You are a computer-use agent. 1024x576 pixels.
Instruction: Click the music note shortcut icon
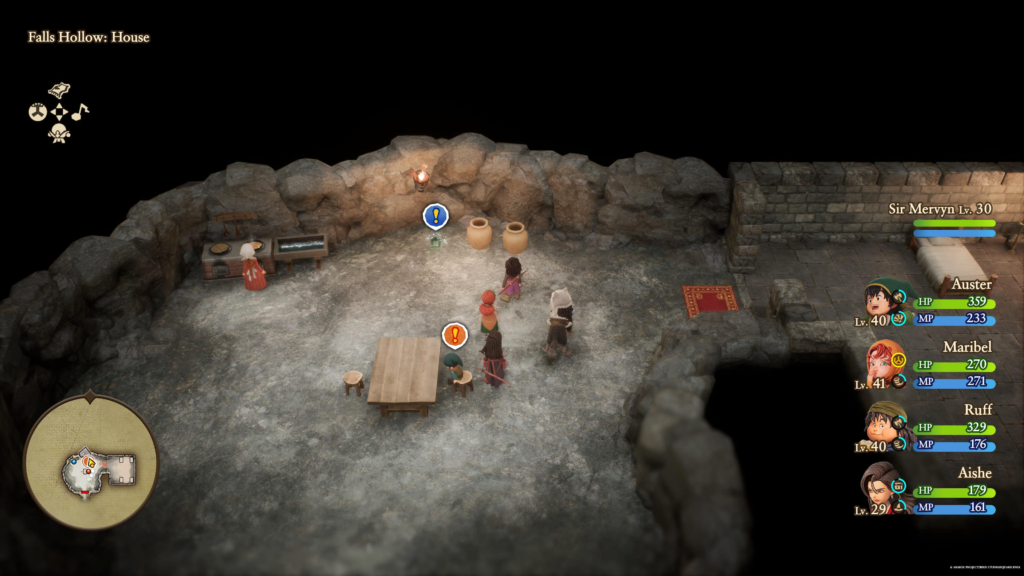pos(80,112)
